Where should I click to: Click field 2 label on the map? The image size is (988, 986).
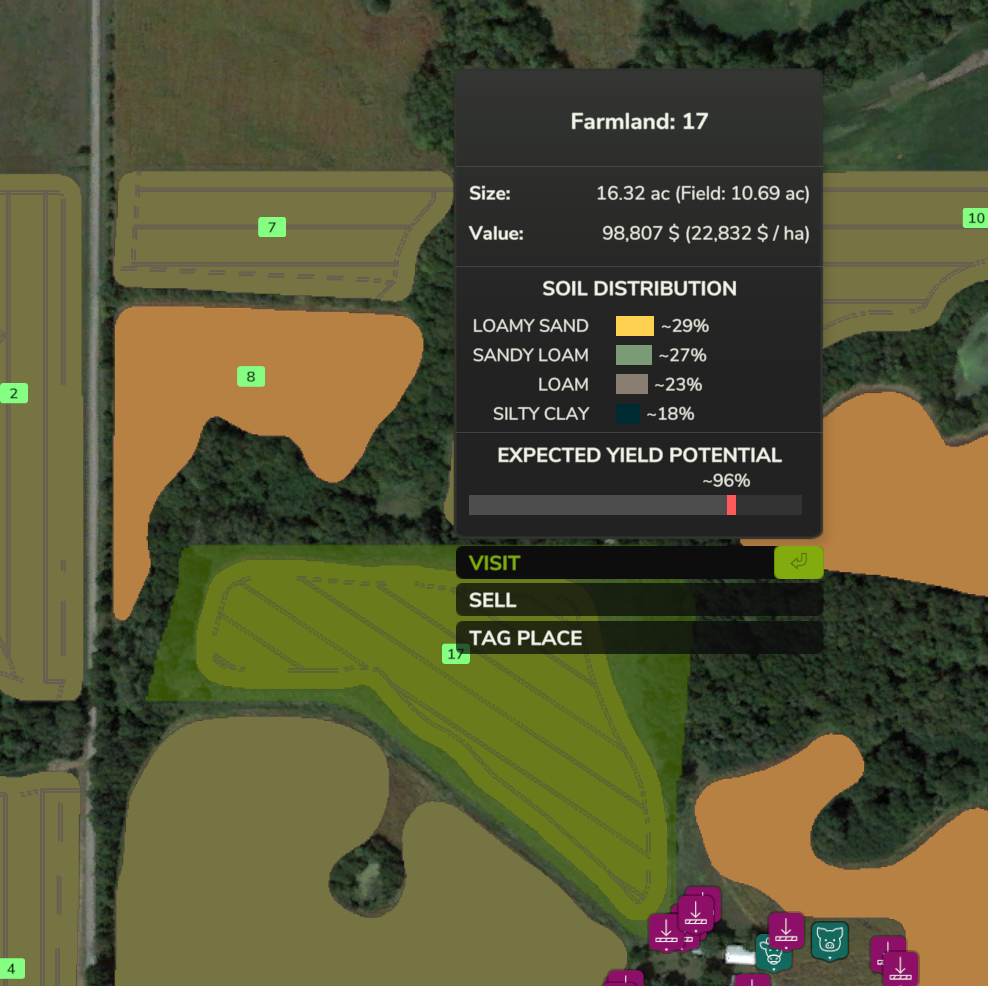pos(14,394)
